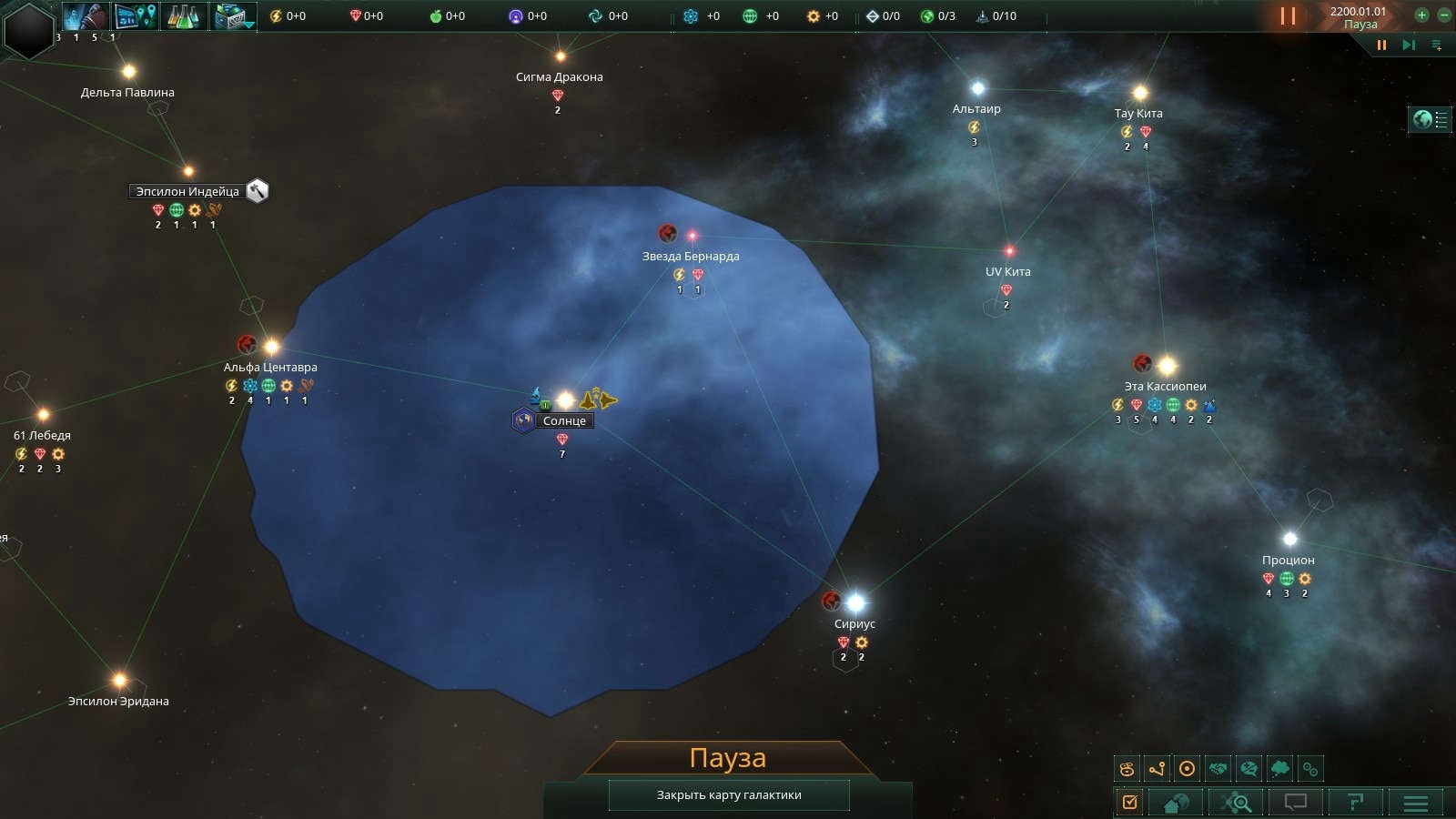Click the Закрыть карту галактики button
The width and height of the screenshot is (1456, 819).
pos(728,794)
